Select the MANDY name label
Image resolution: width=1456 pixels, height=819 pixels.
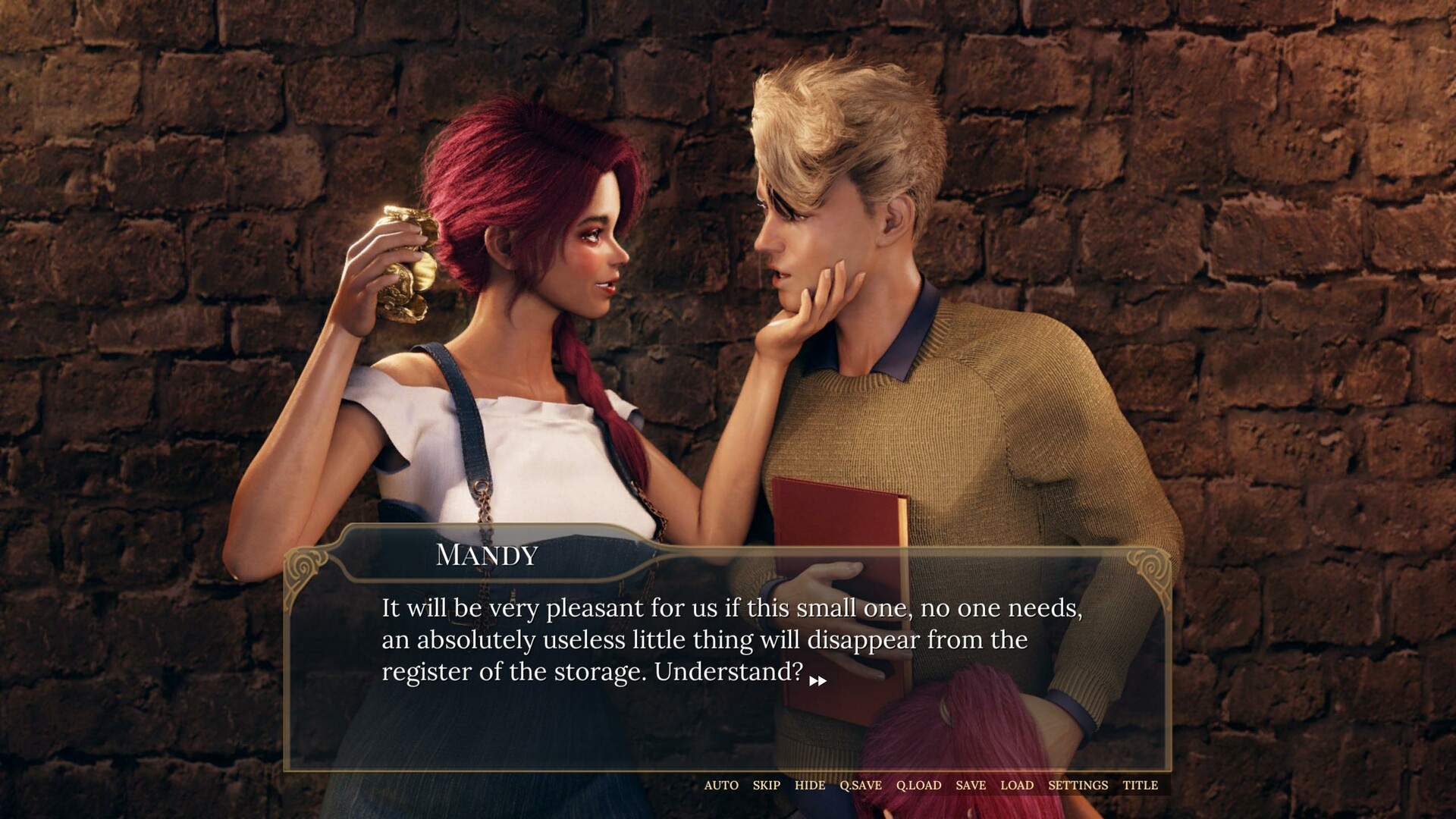[488, 556]
